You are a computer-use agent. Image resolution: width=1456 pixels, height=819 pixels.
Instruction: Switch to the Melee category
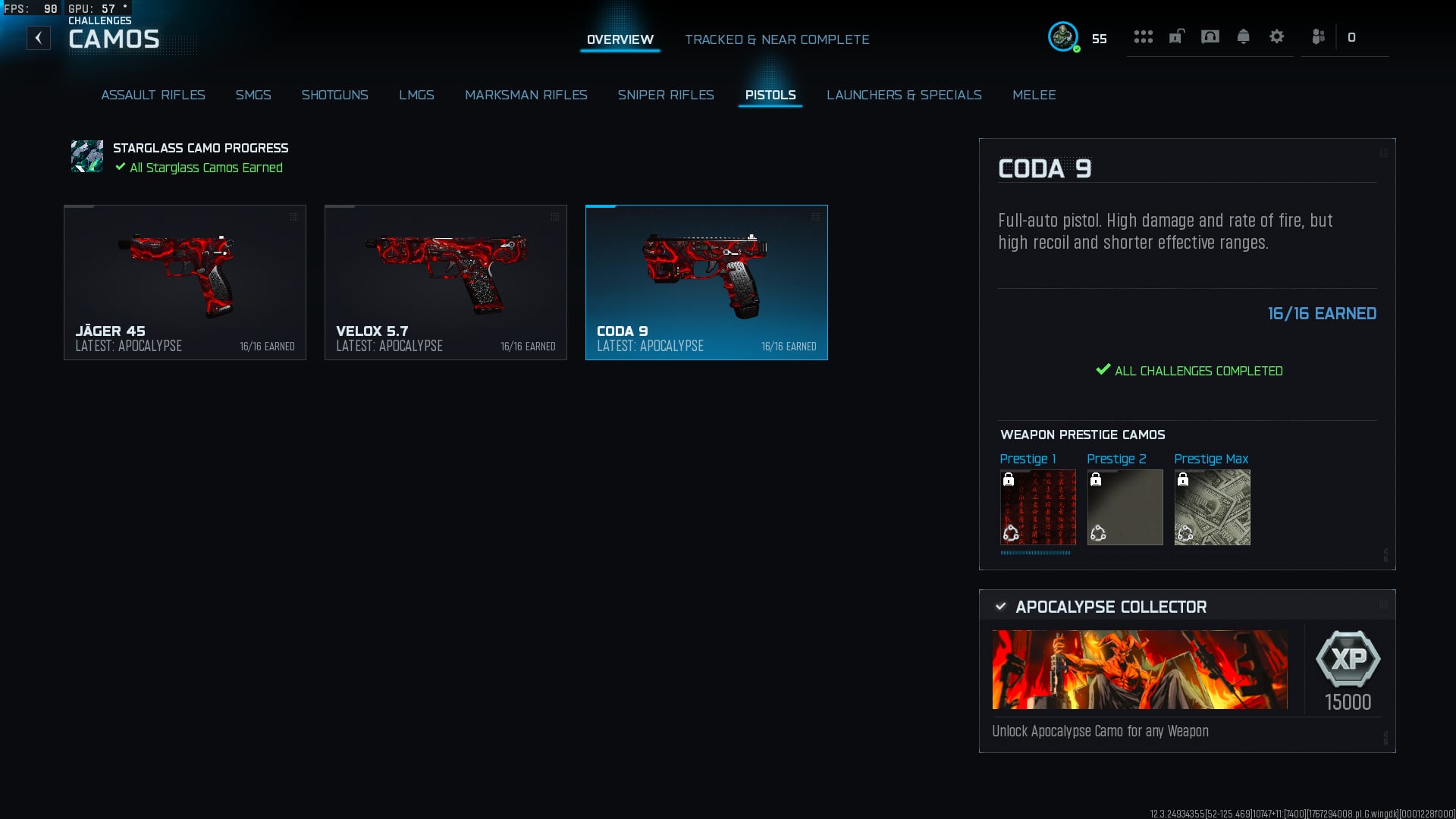1034,95
